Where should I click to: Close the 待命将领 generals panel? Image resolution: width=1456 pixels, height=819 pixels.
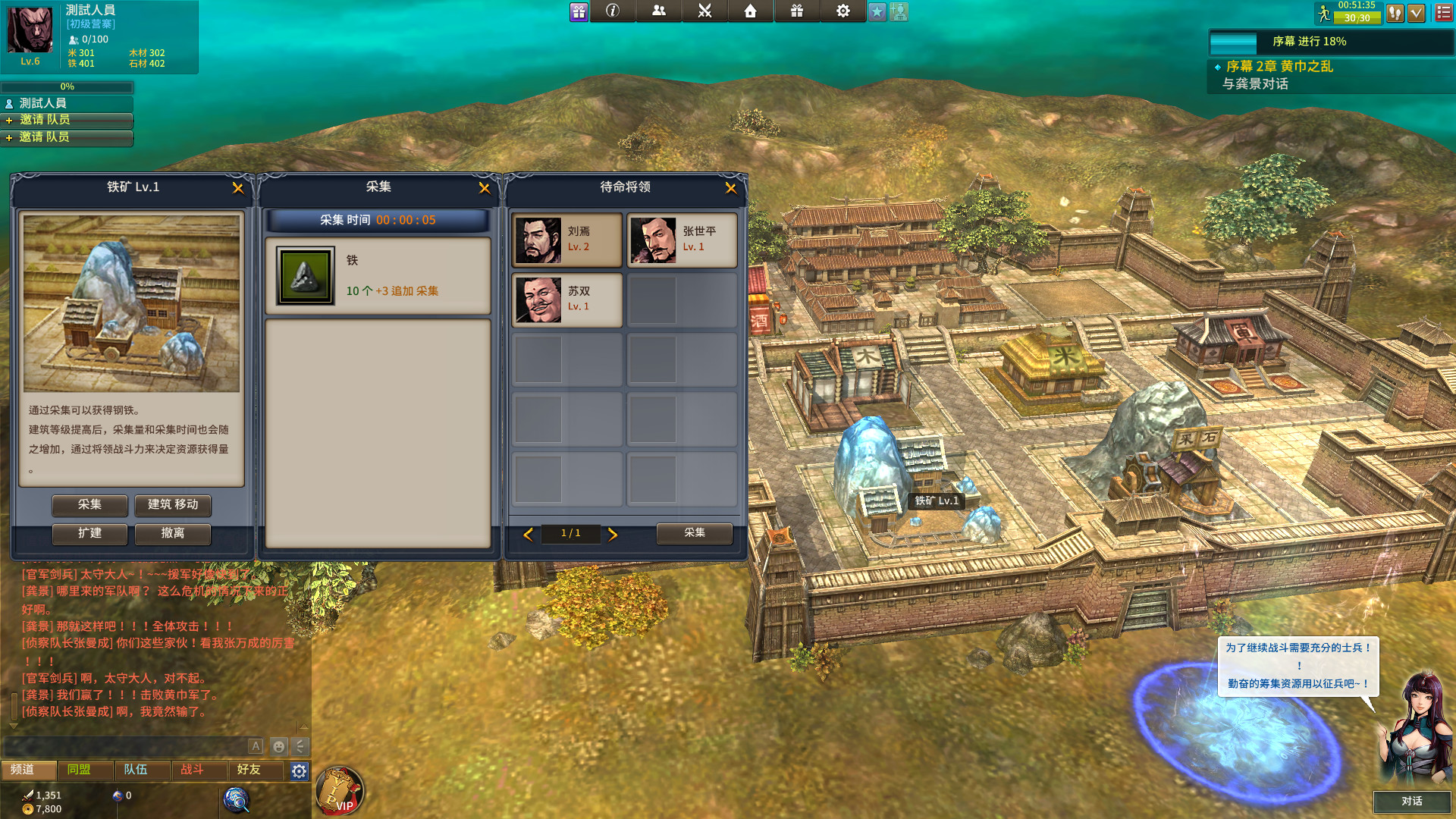(730, 188)
